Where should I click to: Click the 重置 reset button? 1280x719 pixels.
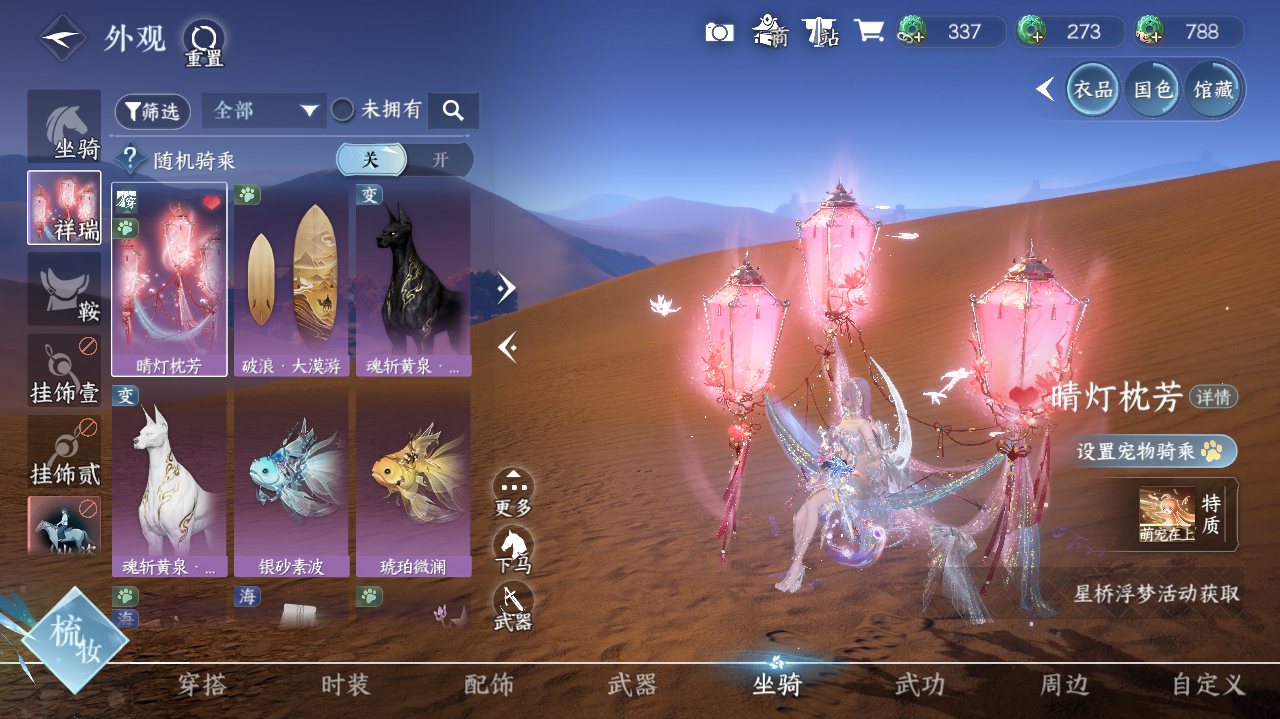[204, 42]
